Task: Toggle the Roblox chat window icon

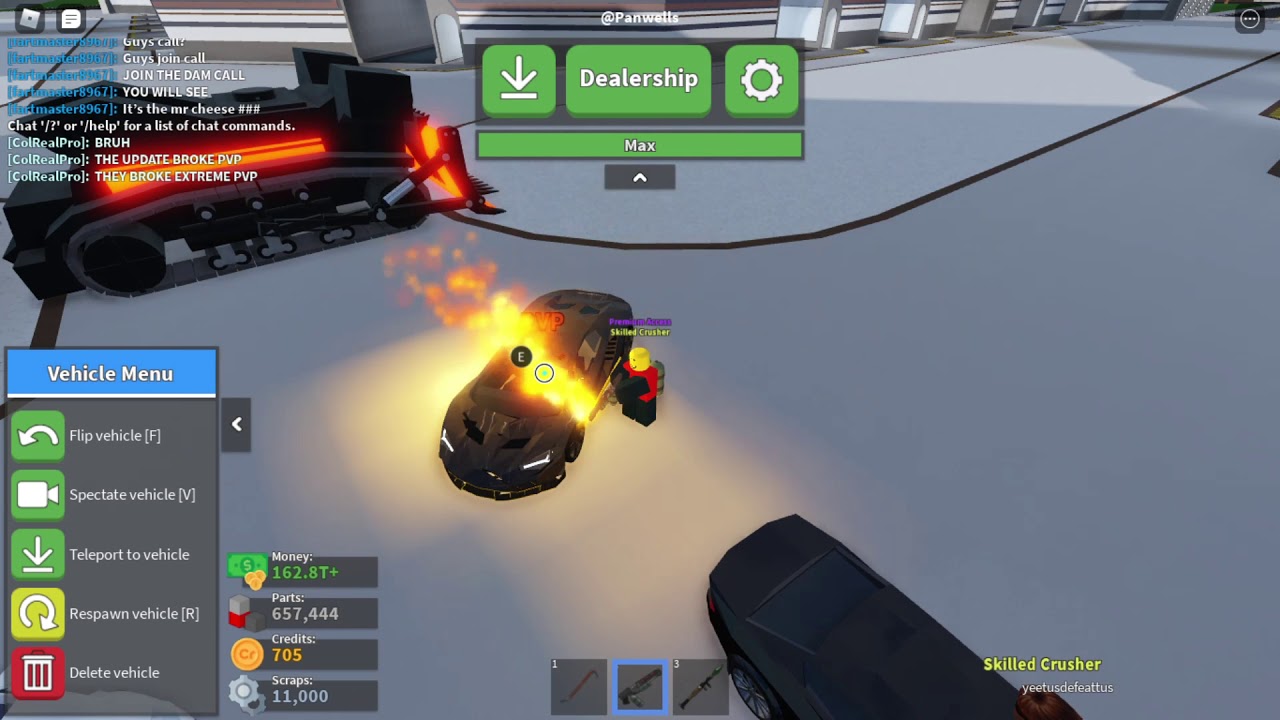Action: pyautogui.click(x=71, y=19)
